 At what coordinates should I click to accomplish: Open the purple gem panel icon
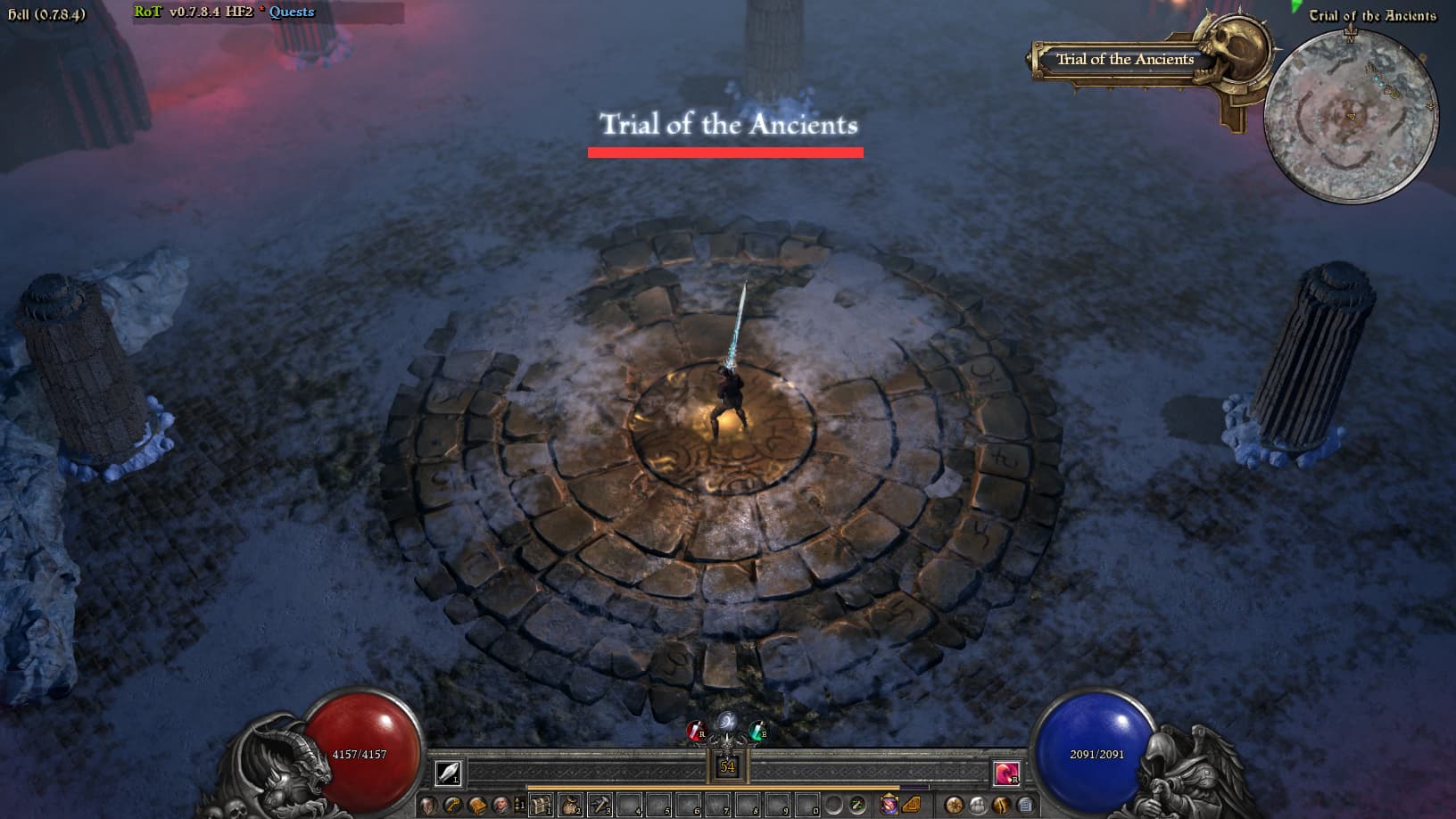point(889,806)
